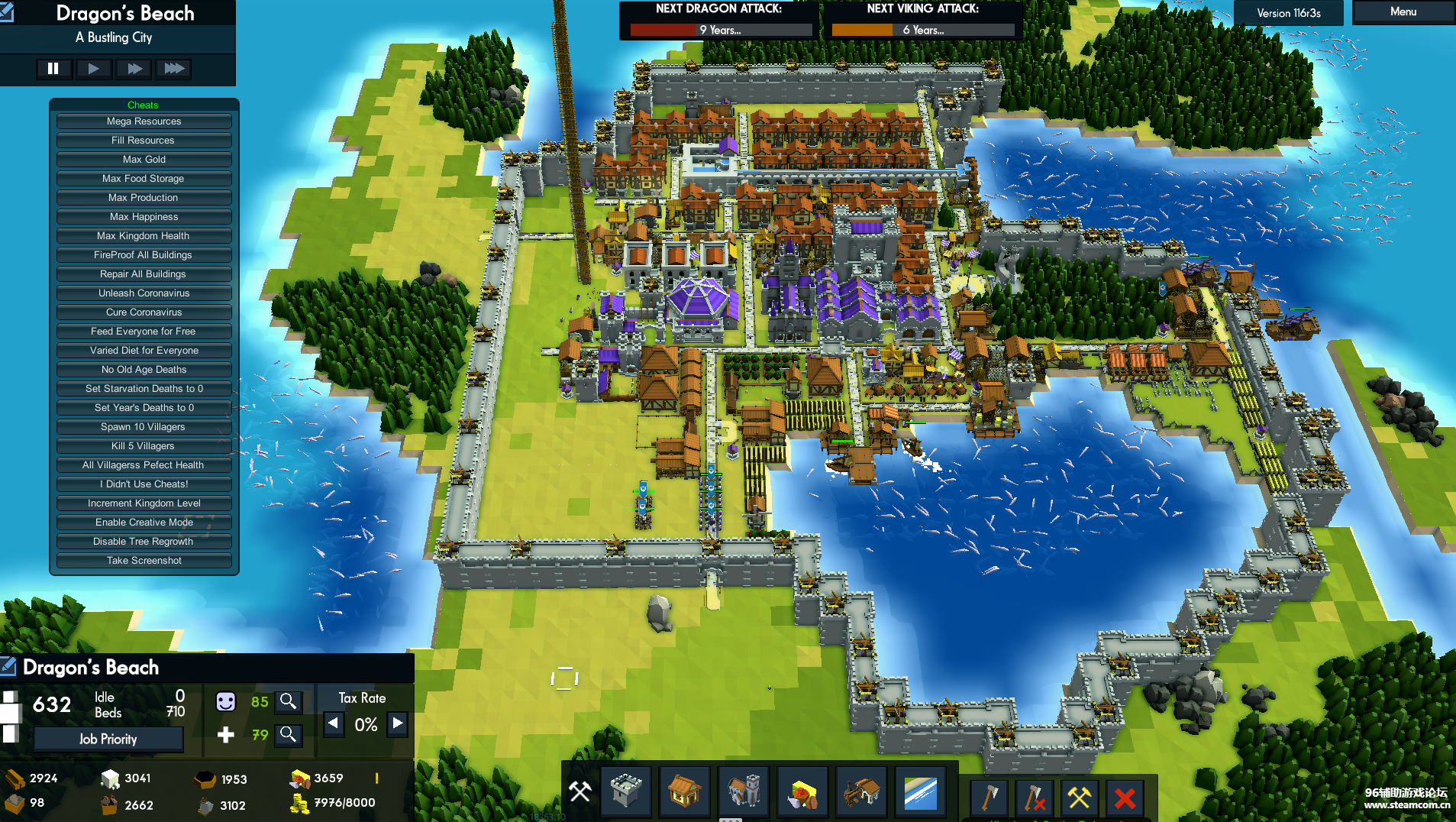The height and width of the screenshot is (822, 1456).
Task: Enable Creative Mode in cheats panel
Action: tap(144, 522)
